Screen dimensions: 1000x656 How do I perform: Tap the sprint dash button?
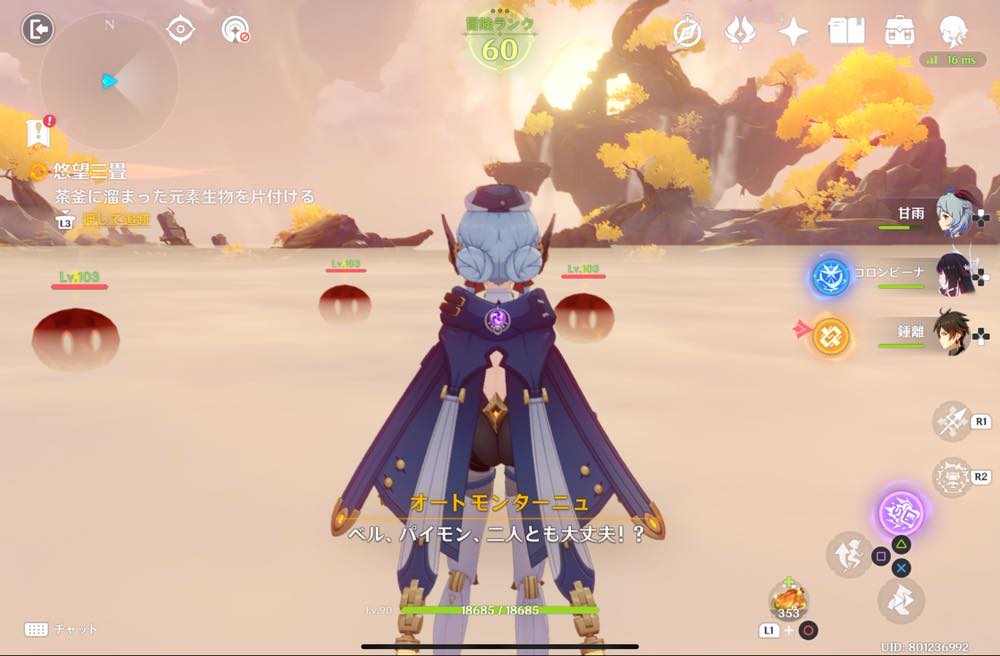(901, 600)
